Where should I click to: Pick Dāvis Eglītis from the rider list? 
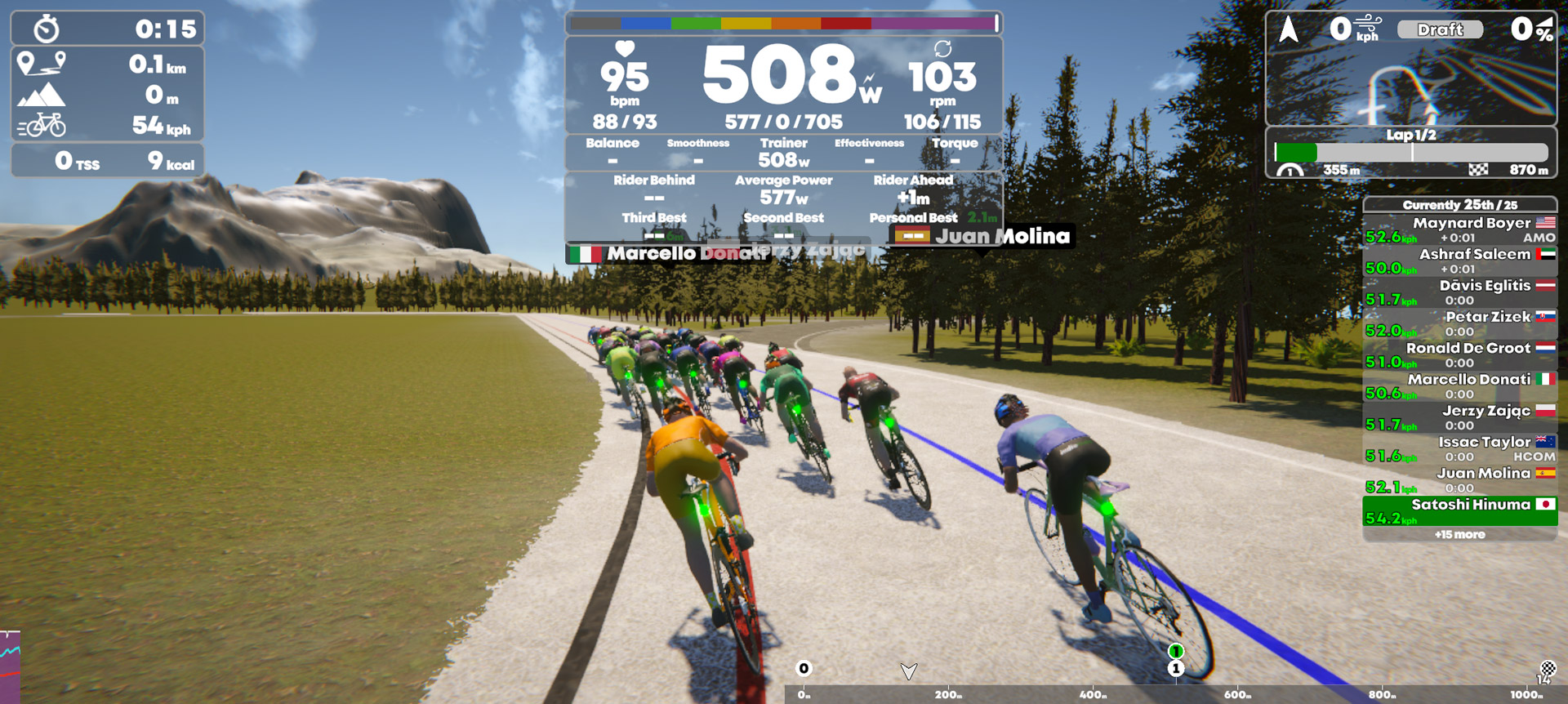click(1460, 292)
